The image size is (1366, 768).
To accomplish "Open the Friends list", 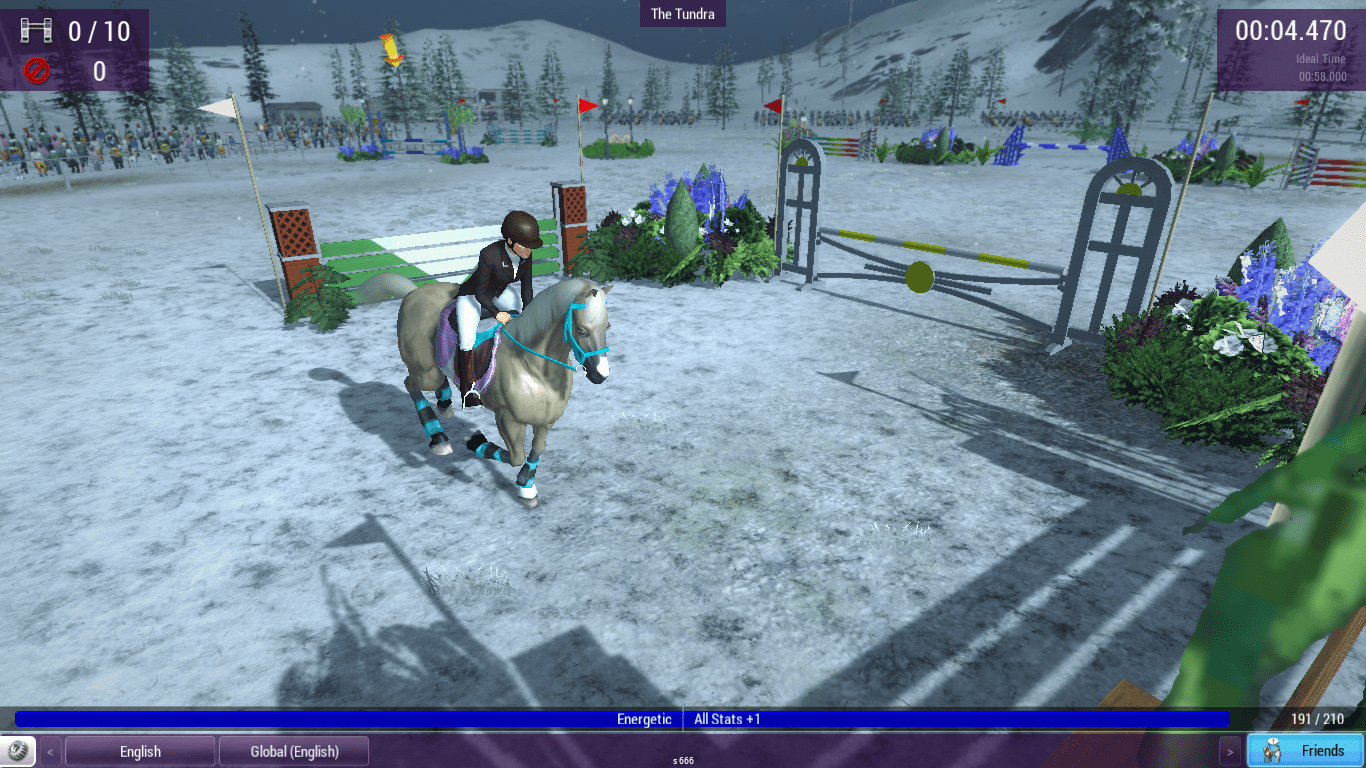I will tap(1305, 751).
